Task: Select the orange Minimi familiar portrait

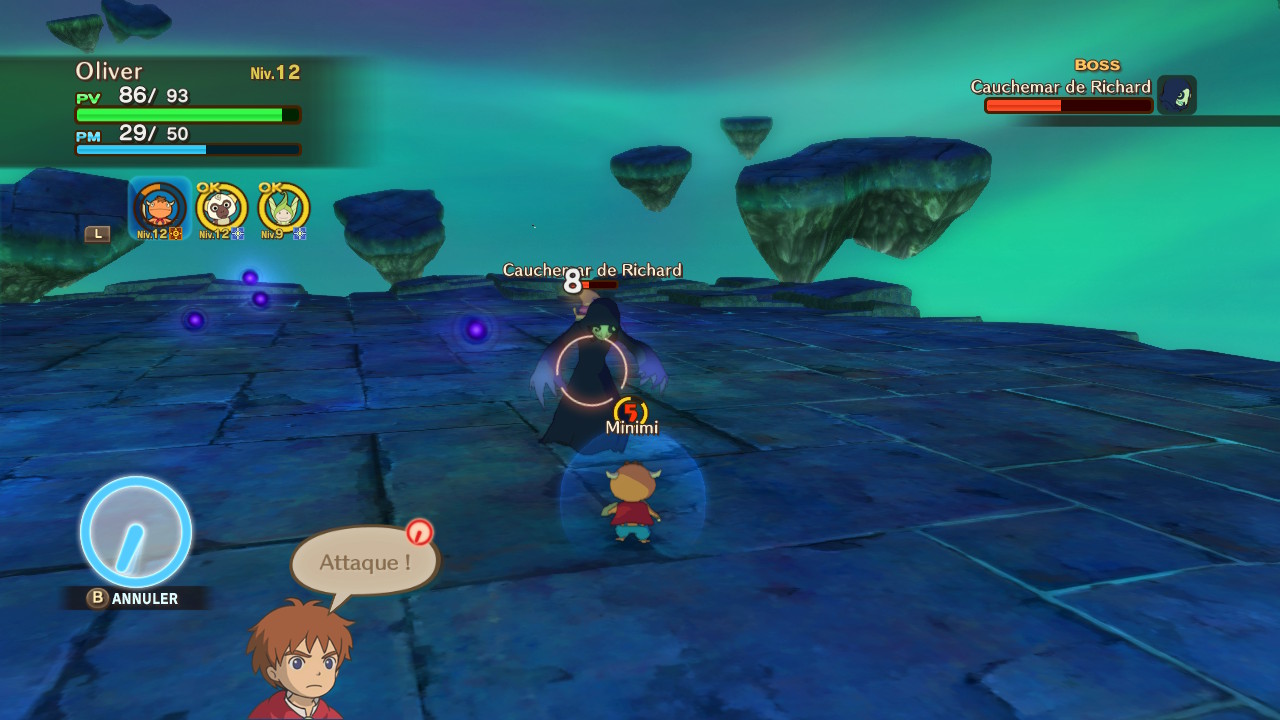Action: [x=160, y=208]
